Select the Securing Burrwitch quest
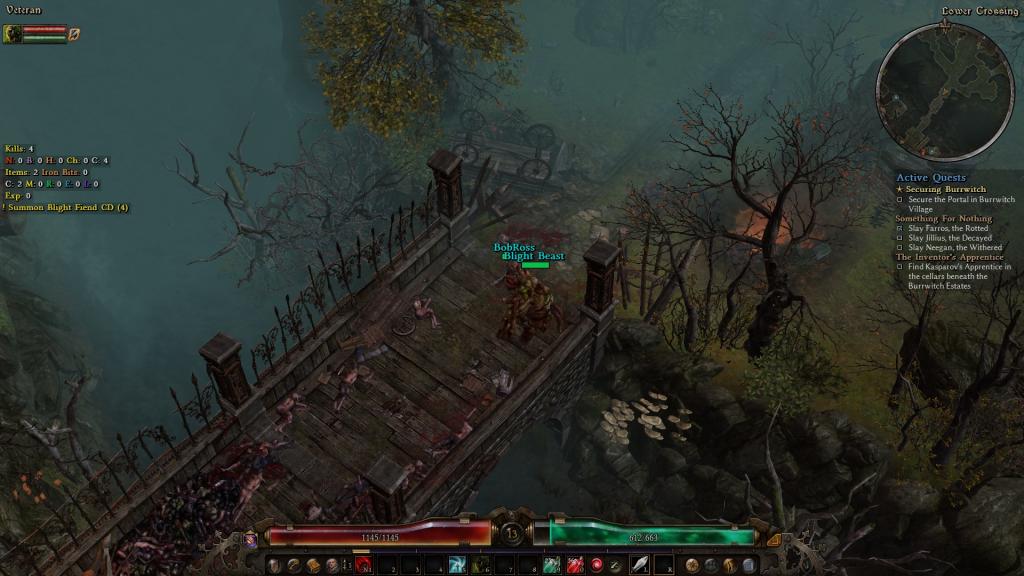This screenshot has height=576, width=1024. [943, 189]
